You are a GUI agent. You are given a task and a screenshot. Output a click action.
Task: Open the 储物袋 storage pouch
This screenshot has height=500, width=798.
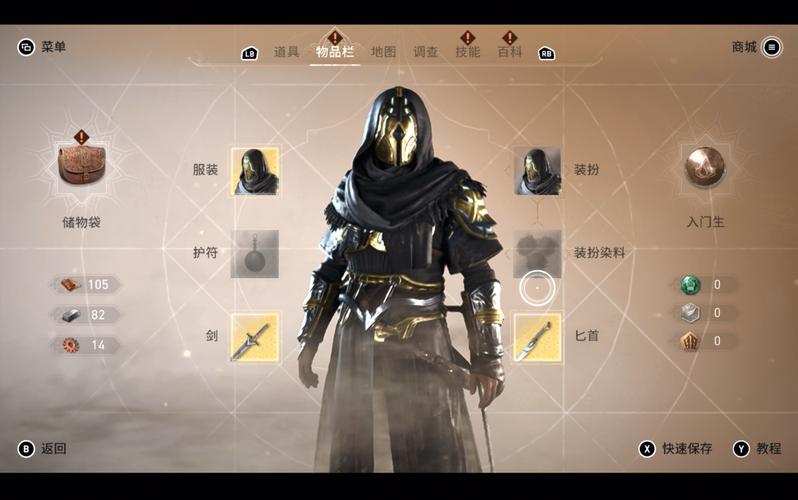[x=81, y=167]
